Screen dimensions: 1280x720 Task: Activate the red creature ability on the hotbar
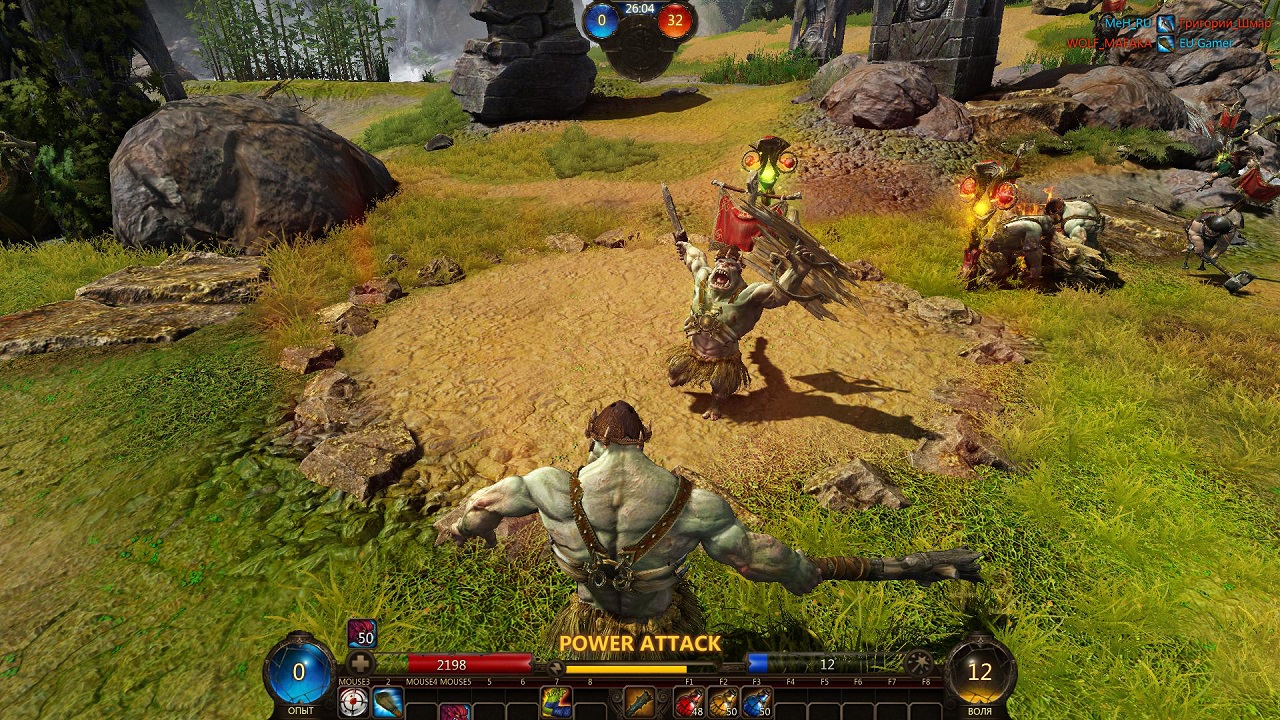pos(455,711)
